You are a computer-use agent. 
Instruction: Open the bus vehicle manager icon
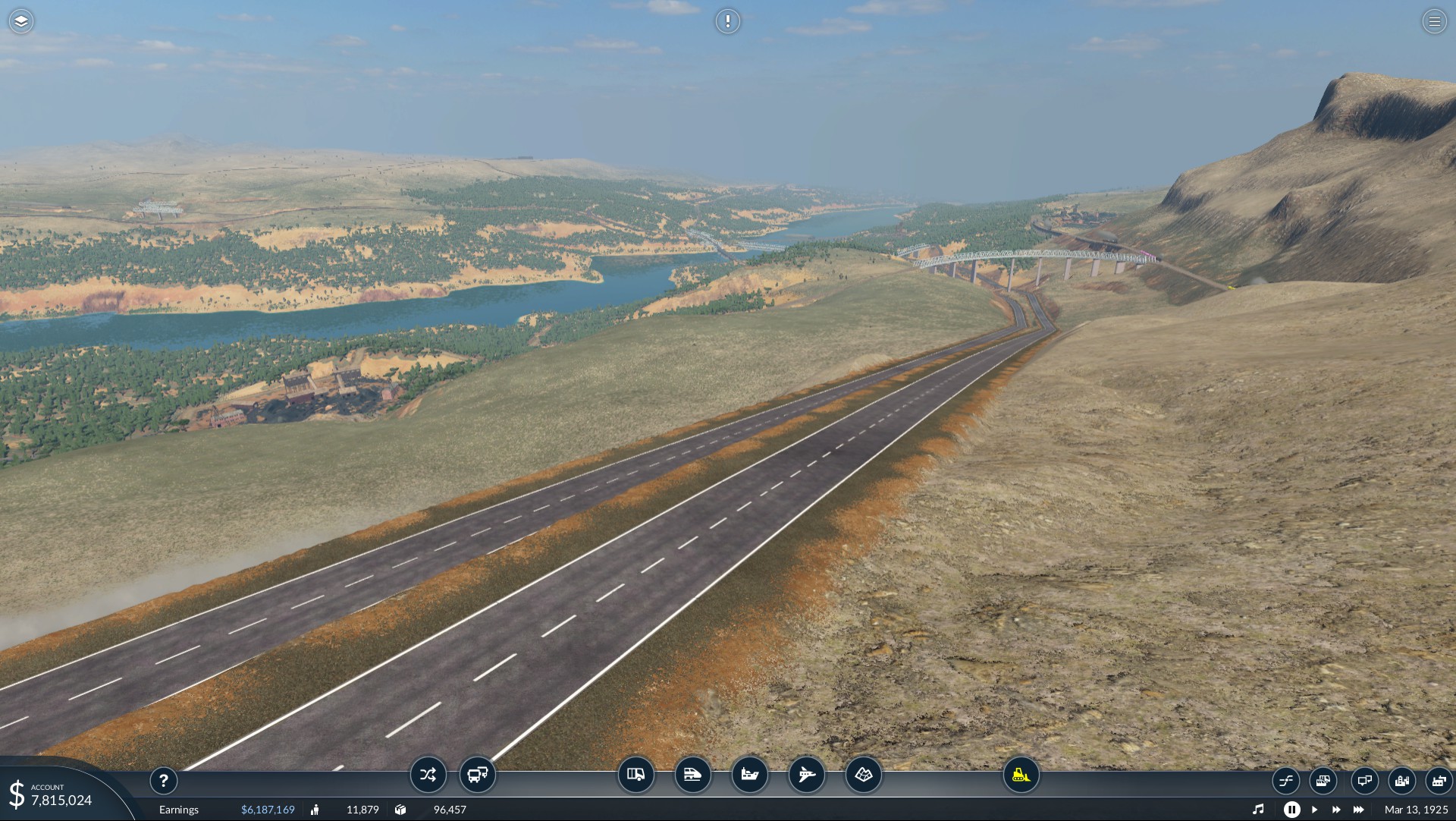(x=477, y=775)
